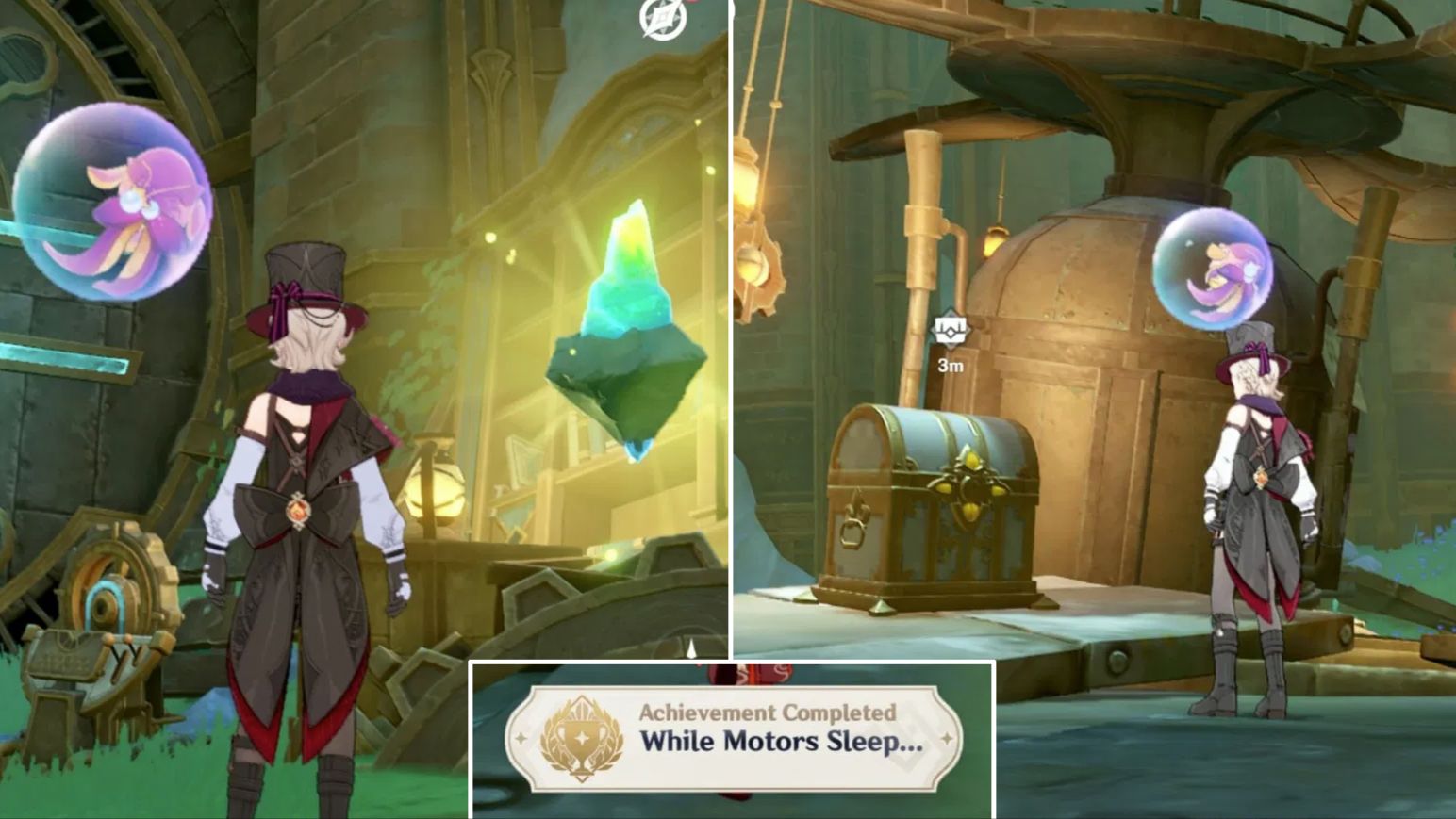Click the white navigation arrow below the crystal

691,648
